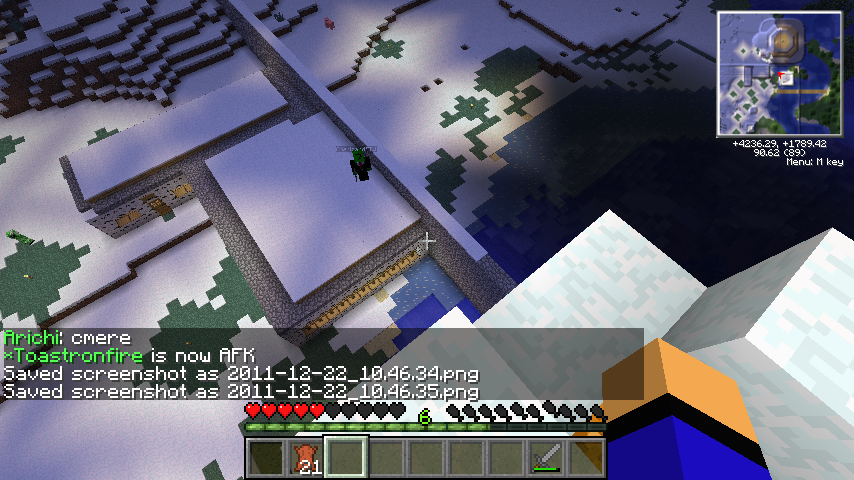This screenshot has height=480, width=854.
Task: Click the highlighted selected hotbar slot
Action: tap(347, 458)
